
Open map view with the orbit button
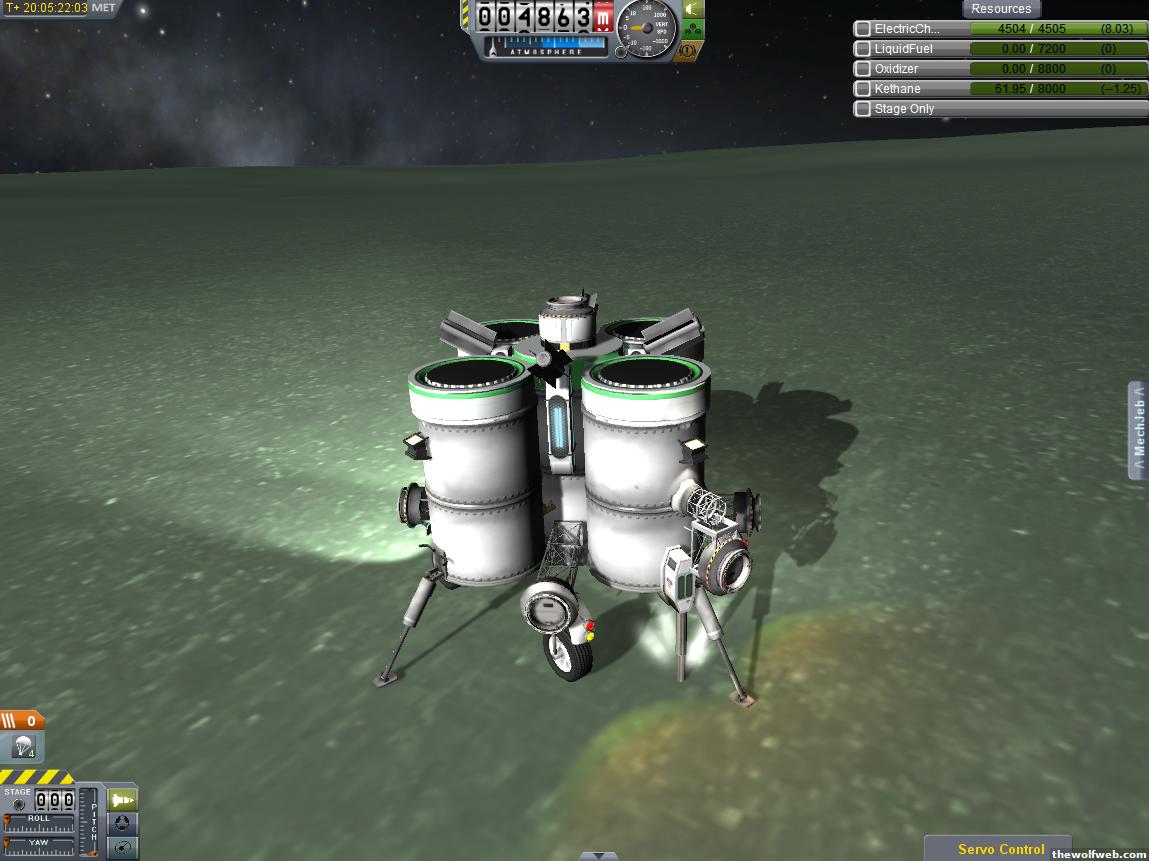122,848
